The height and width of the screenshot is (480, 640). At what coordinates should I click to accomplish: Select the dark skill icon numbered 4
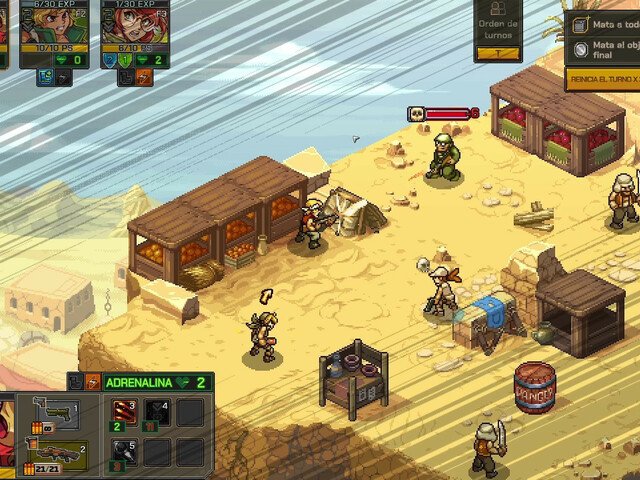[157, 412]
